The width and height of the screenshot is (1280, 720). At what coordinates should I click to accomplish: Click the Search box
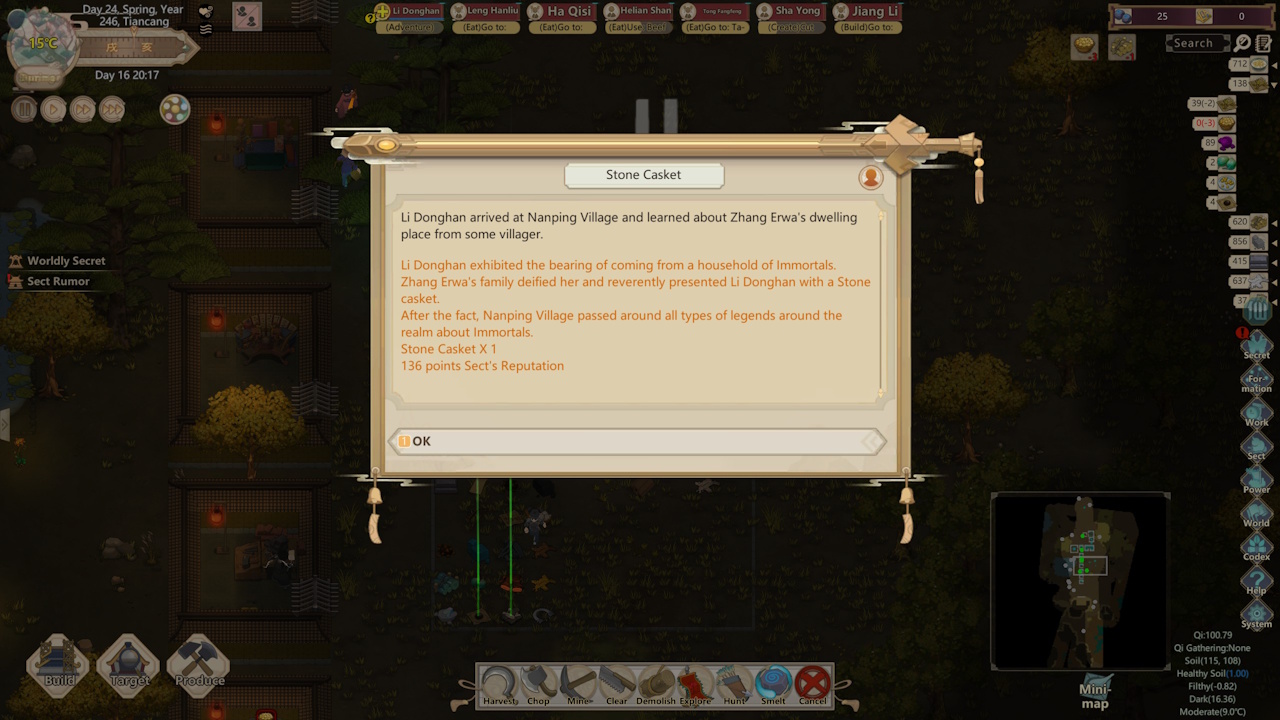click(x=1197, y=43)
